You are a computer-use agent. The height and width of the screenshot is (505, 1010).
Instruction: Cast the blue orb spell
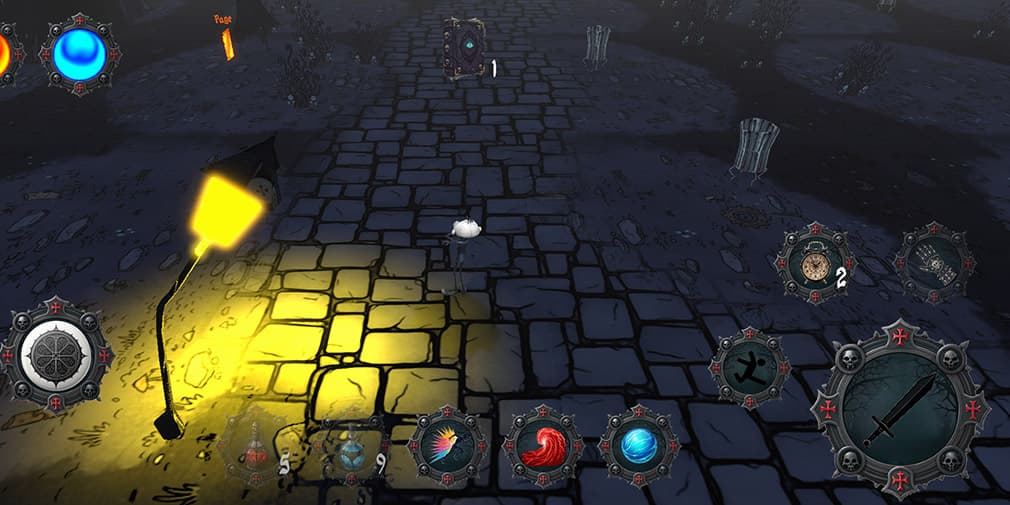(x=639, y=446)
